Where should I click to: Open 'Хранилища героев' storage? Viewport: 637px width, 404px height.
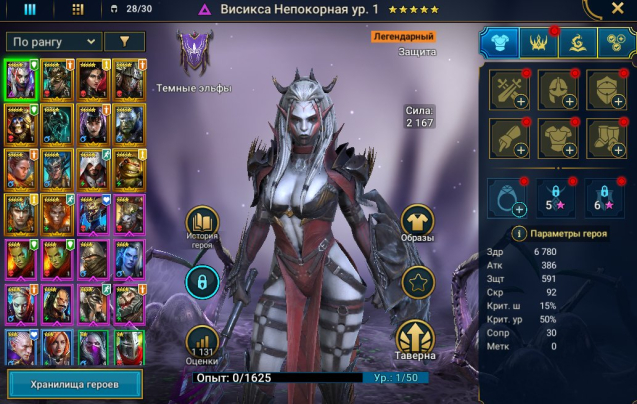click(x=74, y=384)
